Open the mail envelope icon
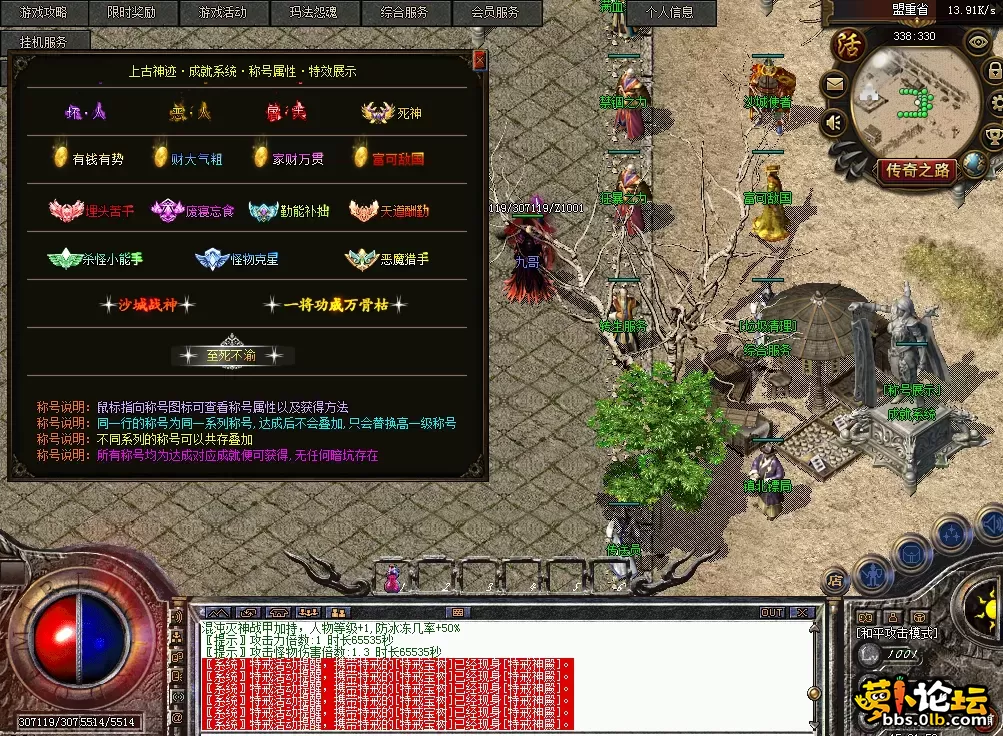Image resolution: width=1003 pixels, height=736 pixels. [834, 85]
